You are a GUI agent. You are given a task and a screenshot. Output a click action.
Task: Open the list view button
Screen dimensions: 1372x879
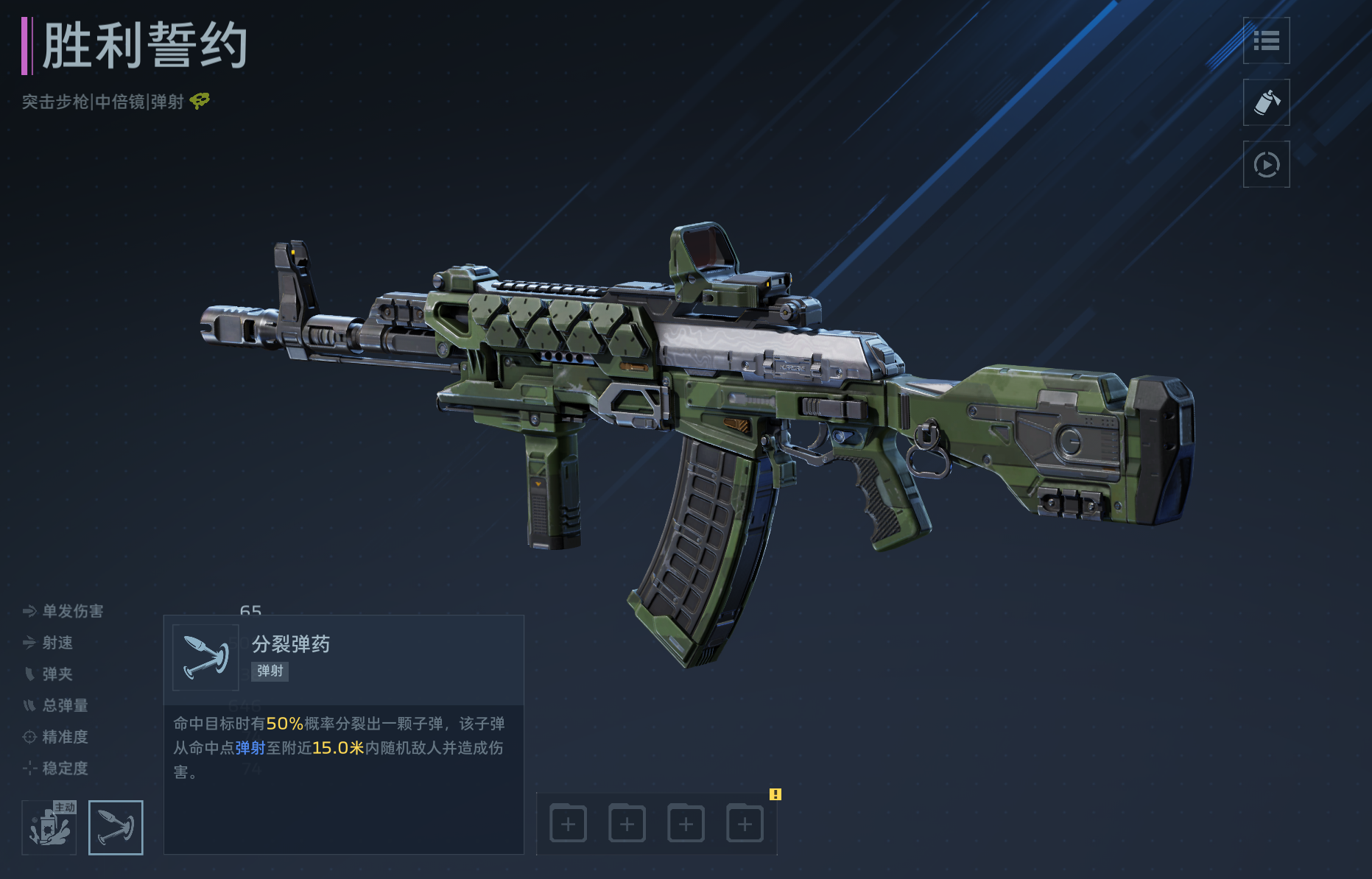pyautogui.click(x=1266, y=41)
